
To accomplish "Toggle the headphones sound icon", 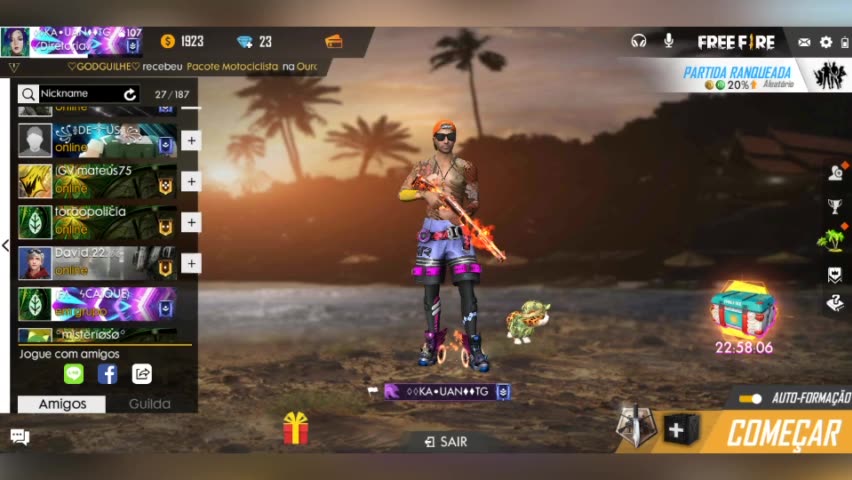I will pyautogui.click(x=639, y=41).
